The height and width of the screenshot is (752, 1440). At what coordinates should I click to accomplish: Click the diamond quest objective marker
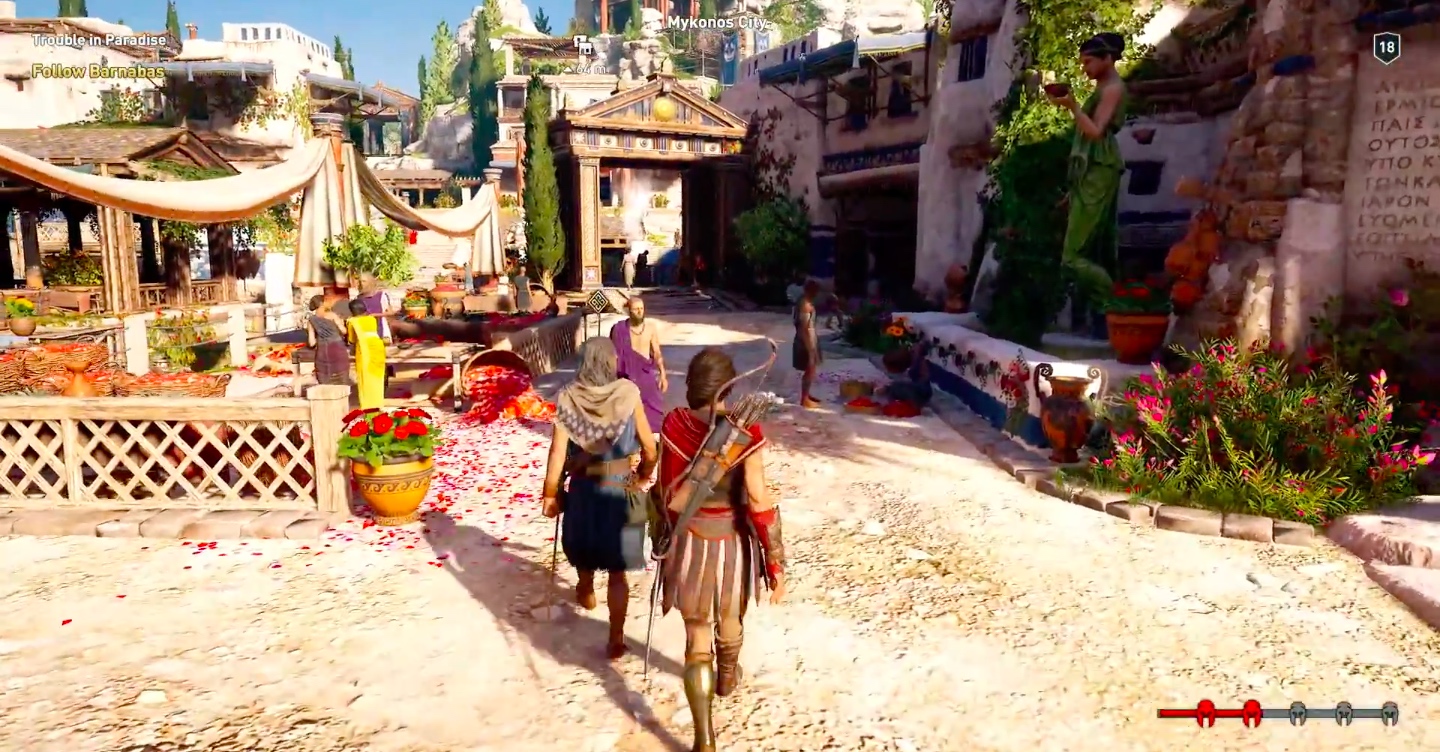point(597,300)
